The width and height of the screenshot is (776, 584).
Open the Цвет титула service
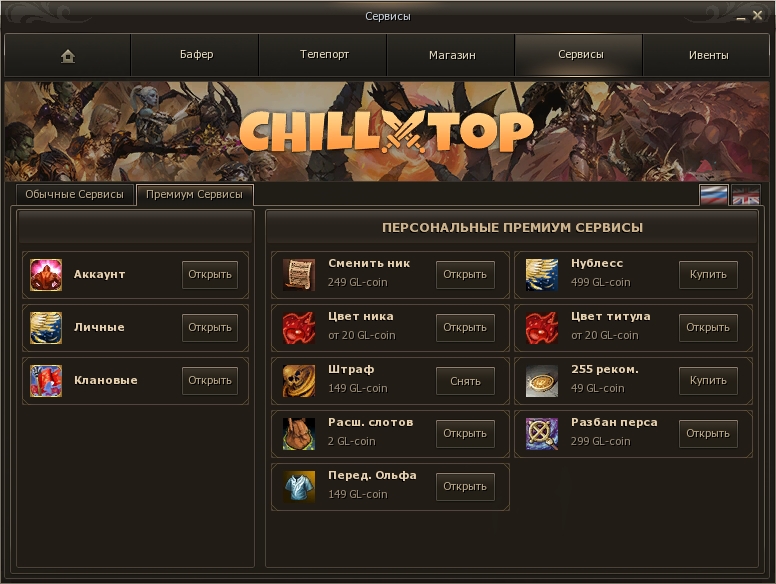[708, 327]
